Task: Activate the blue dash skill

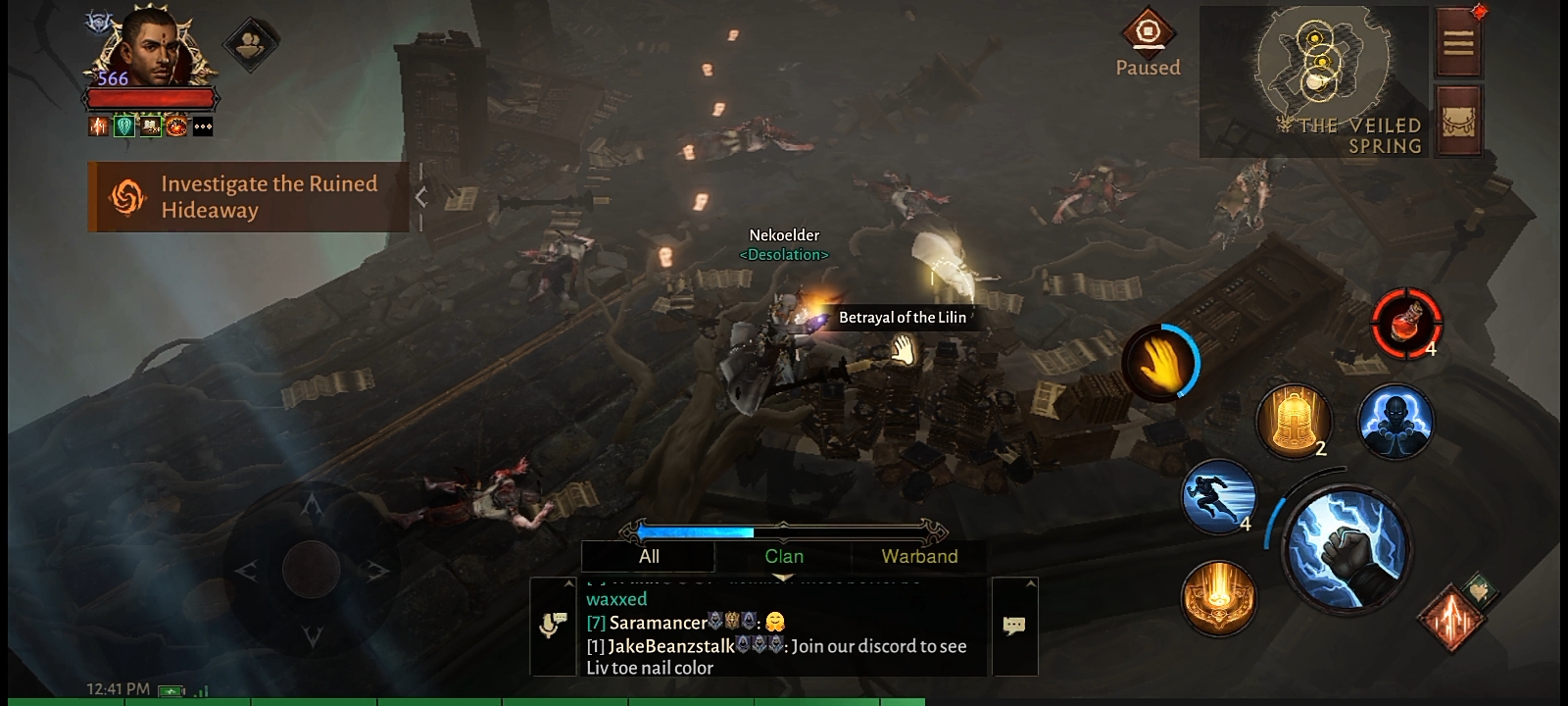Action: (1219, 496)
